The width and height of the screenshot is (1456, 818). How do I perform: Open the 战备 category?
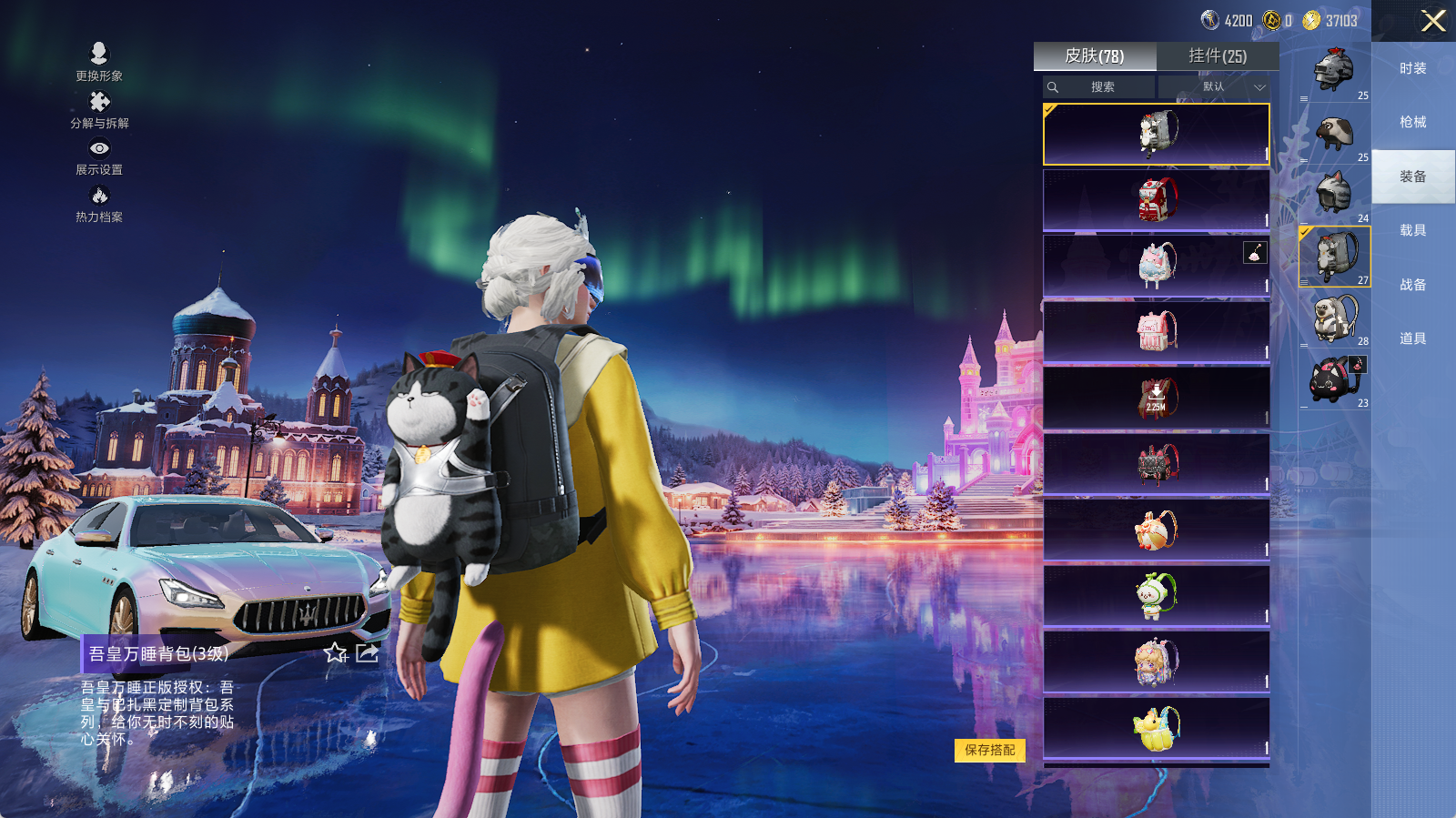[1412, 285]
